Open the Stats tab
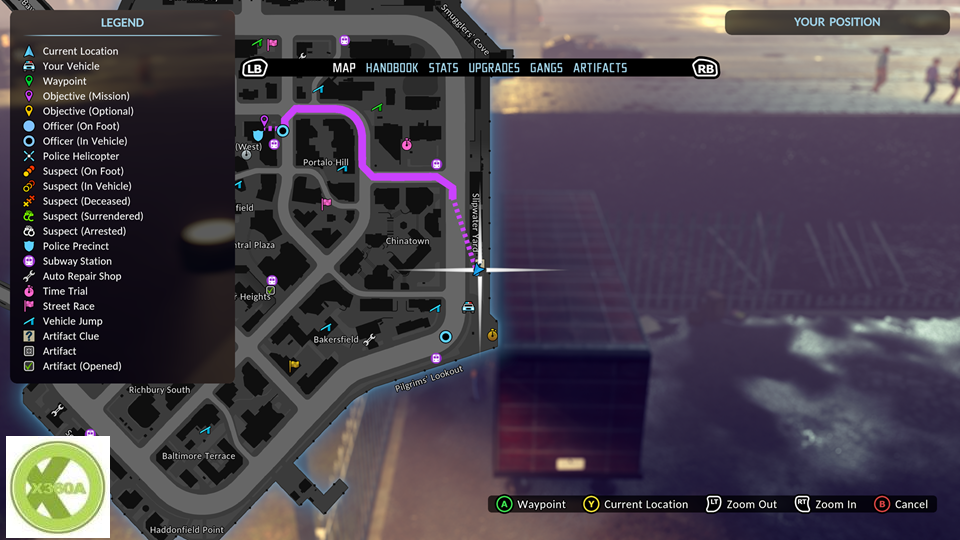Image resolution: width=960 pixels, height=540 pixels. pyautogui.click(x=443, y=68)
